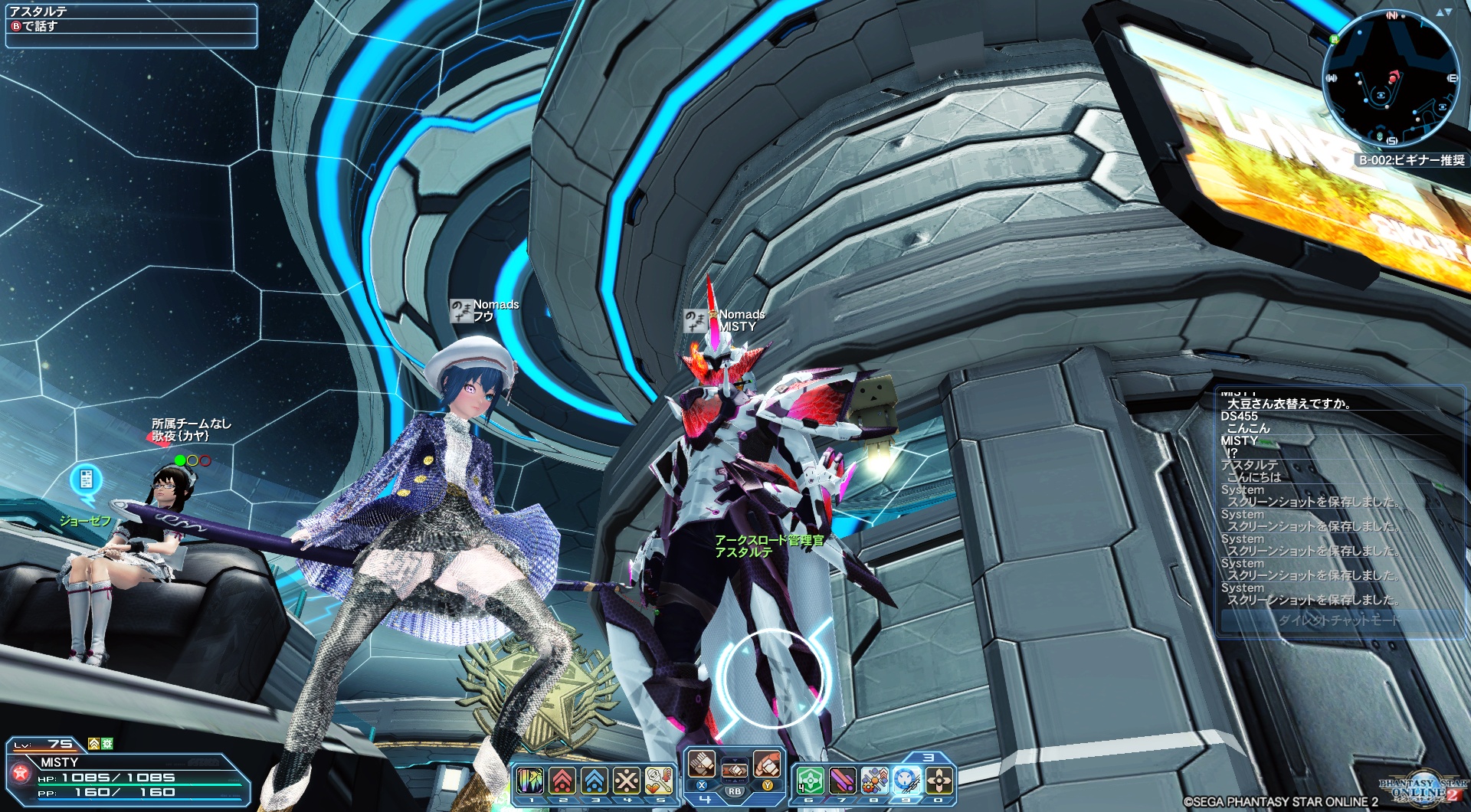The height and width of the screenshot is (812, 1471).
Task: Activate the blue chevron Deband skill
Action: [x=595, y=781]
